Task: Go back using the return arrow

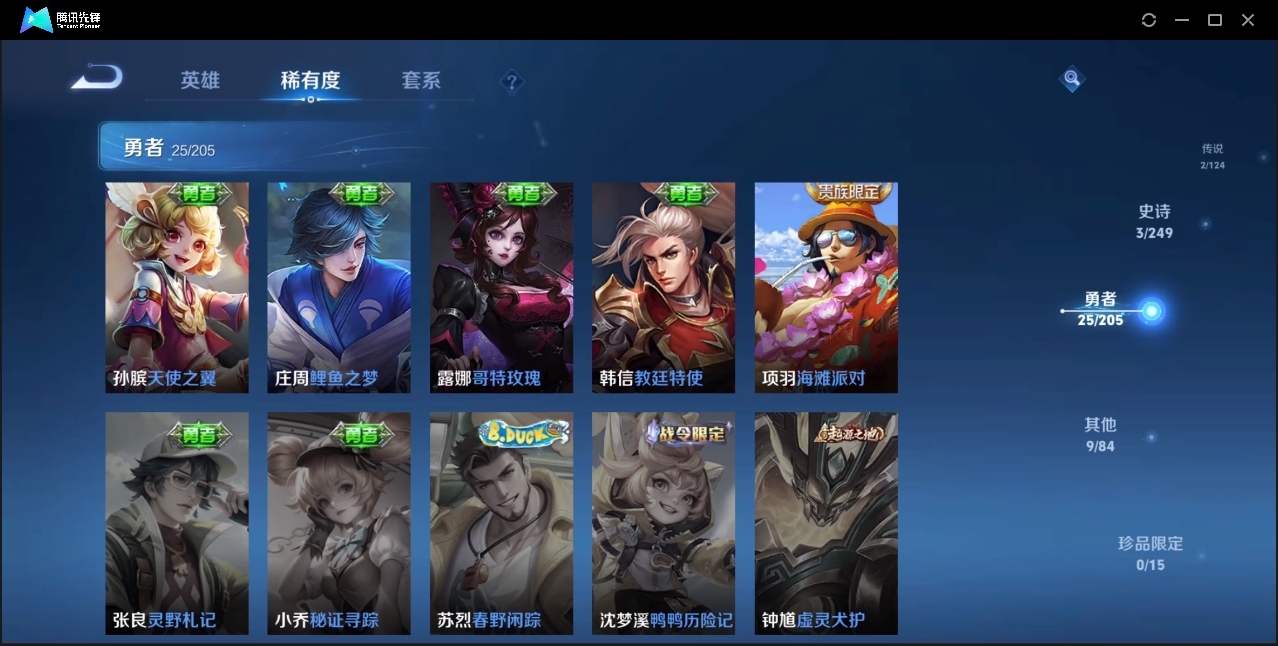Action: [x=97, y=78]
